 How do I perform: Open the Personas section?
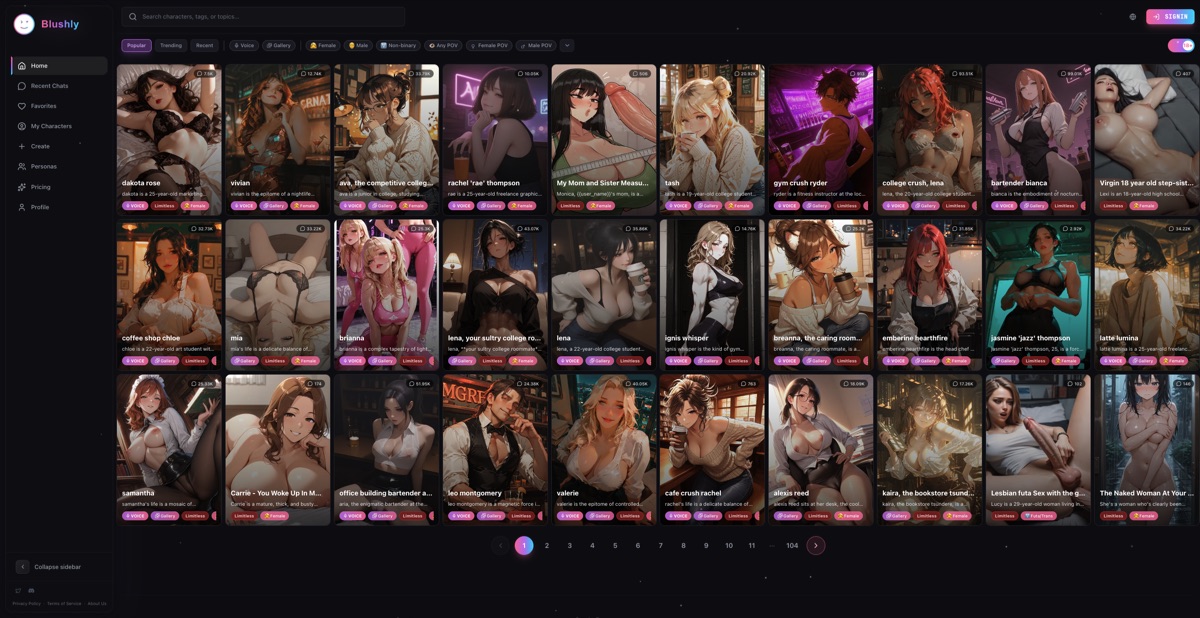click(x=43, y=166)
